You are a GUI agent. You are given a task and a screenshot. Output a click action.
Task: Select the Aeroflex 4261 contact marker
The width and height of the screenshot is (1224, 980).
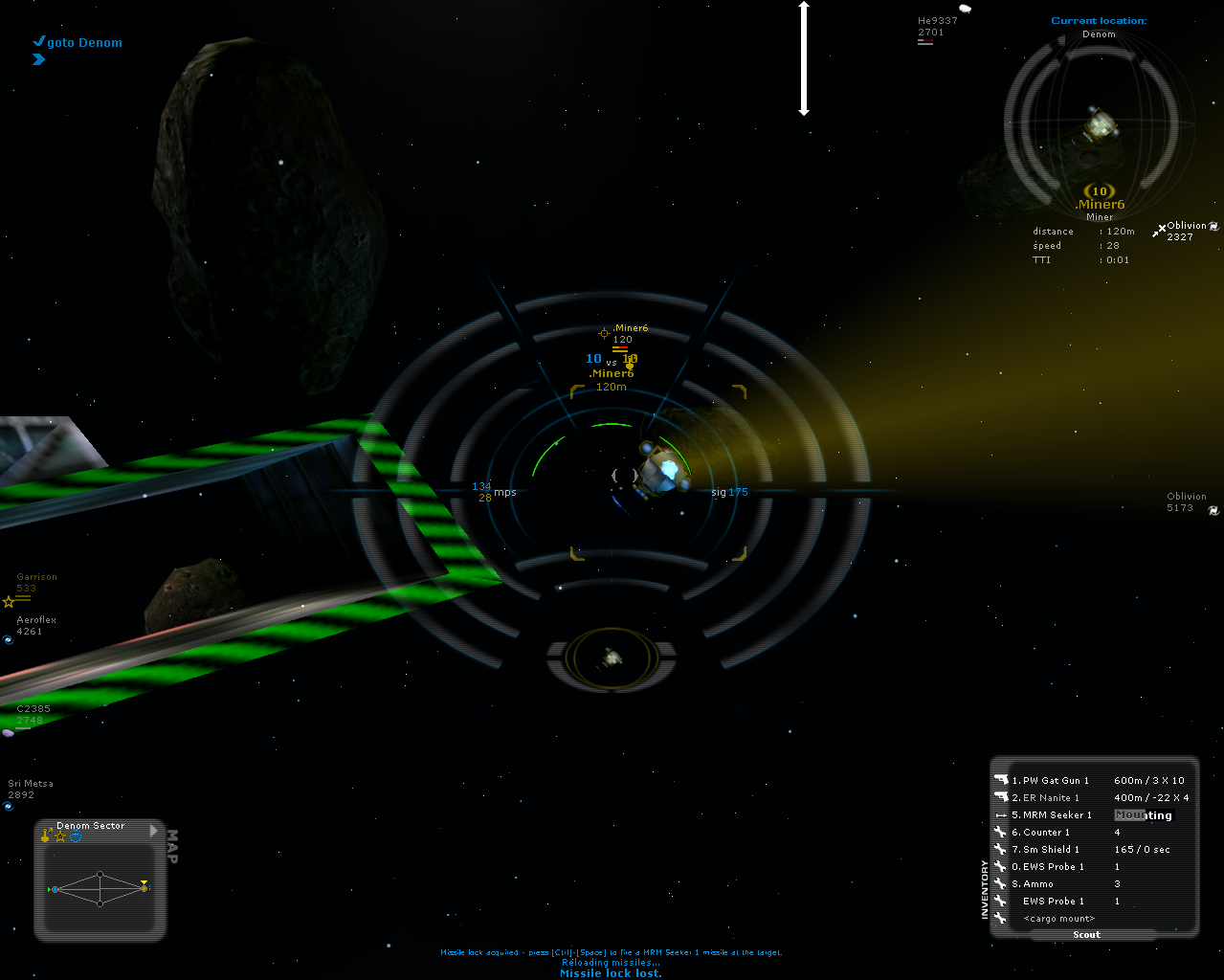coord(35,626)
